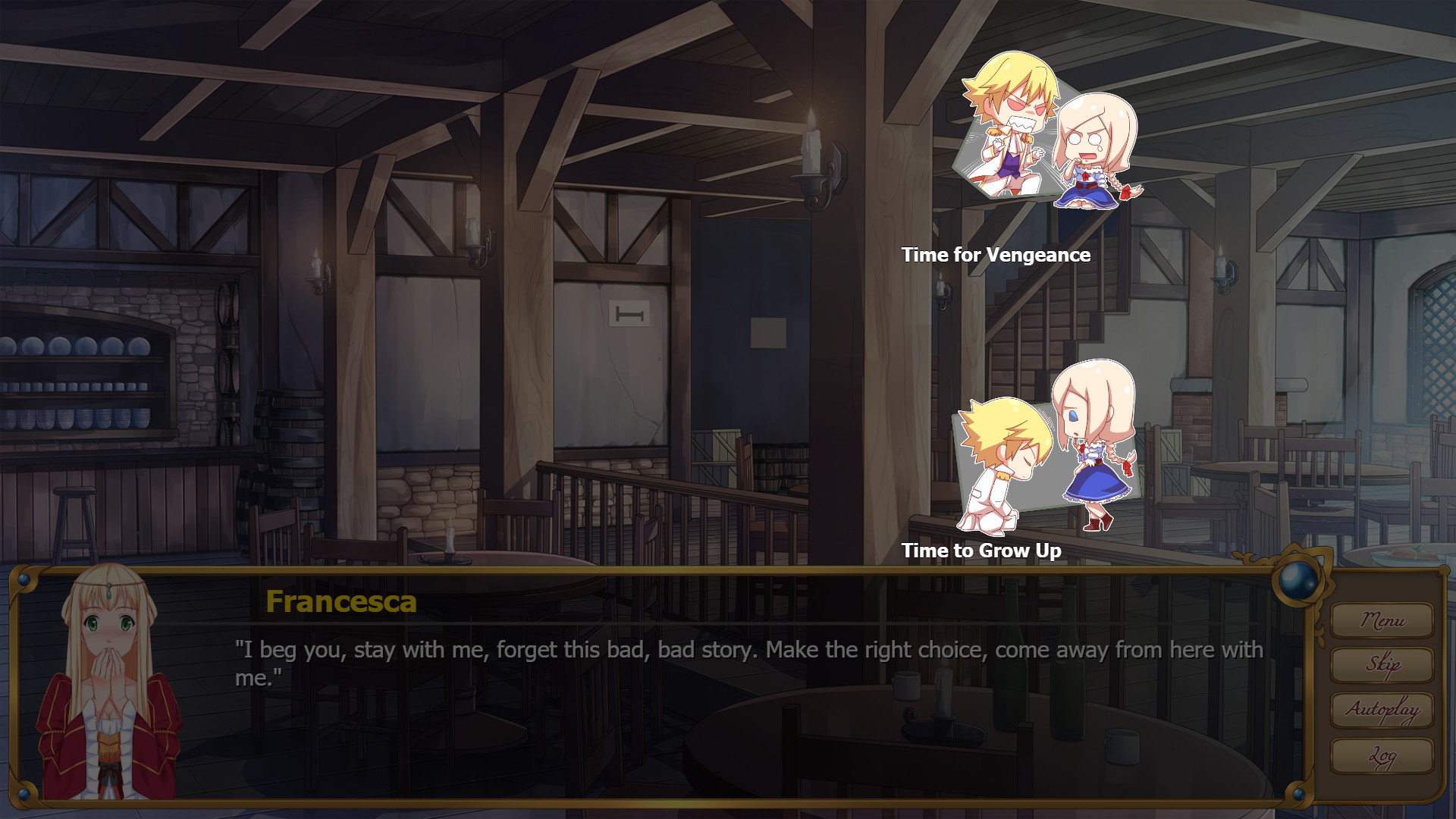Click the crying braided girl chibi sprite

(x=1088, y=152)
